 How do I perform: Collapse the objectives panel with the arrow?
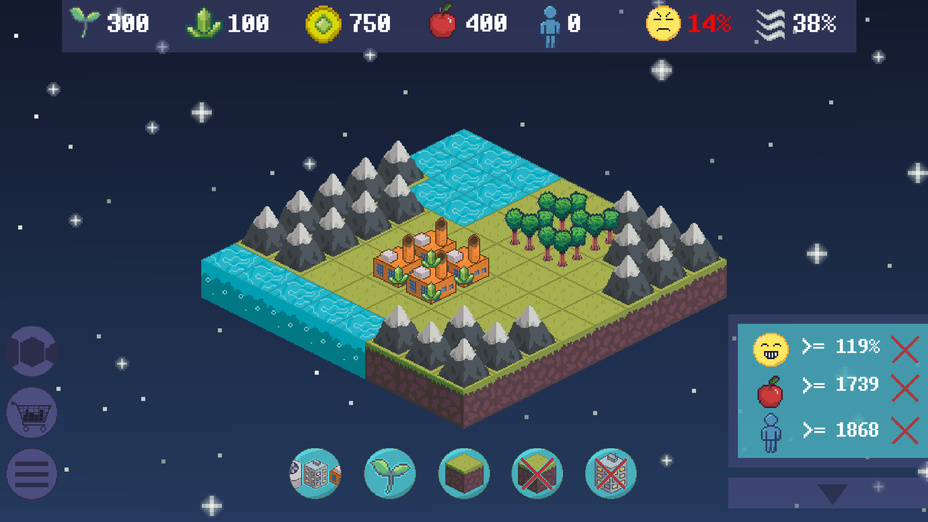tap(832, 493)
